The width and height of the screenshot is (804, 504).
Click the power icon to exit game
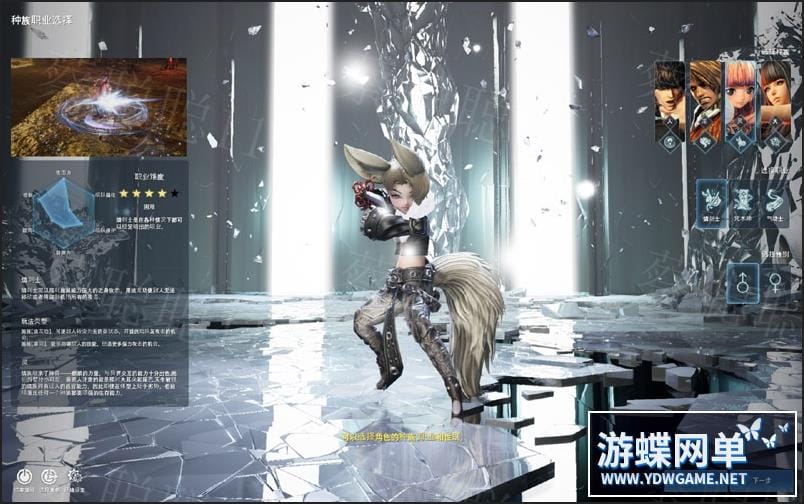point(24,476)
